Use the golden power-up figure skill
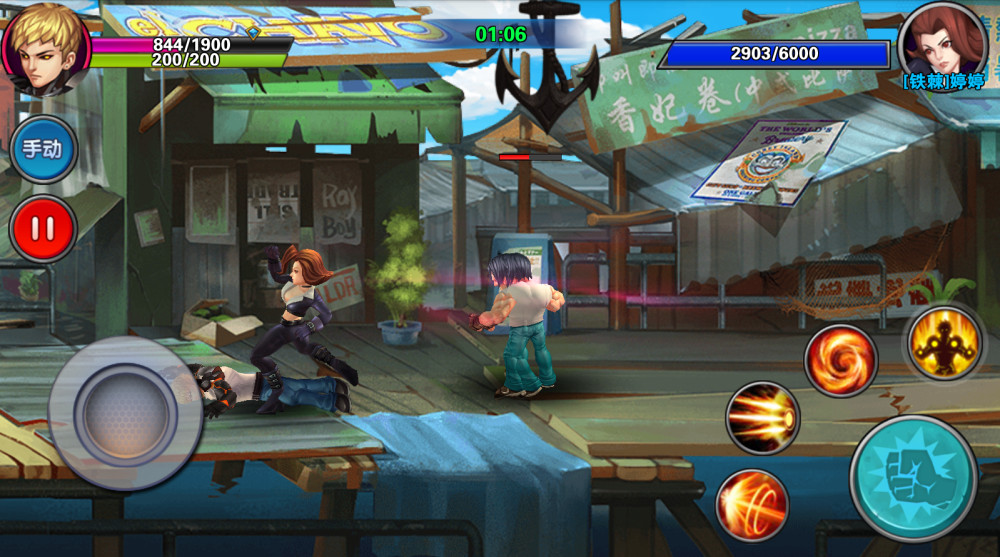Viewport: 1000px width, 557px height. click(x=944, y=342)
